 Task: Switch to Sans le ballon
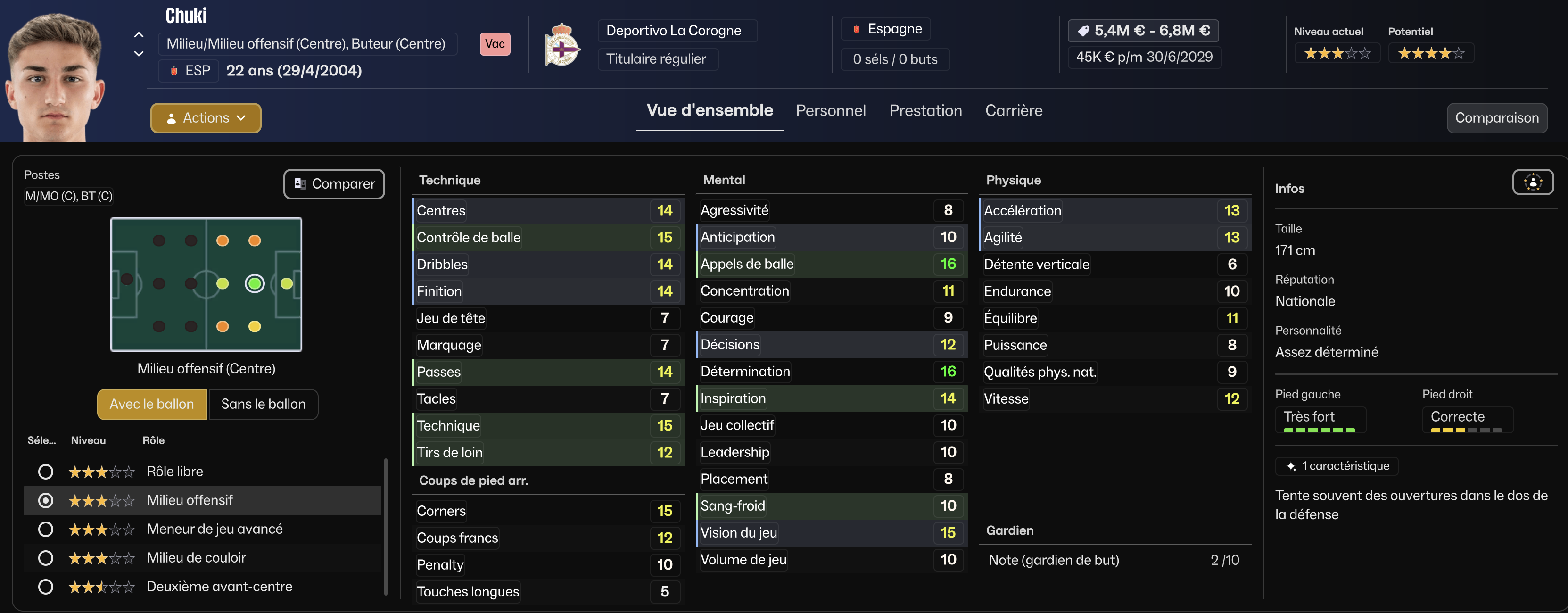coord(263,404)
